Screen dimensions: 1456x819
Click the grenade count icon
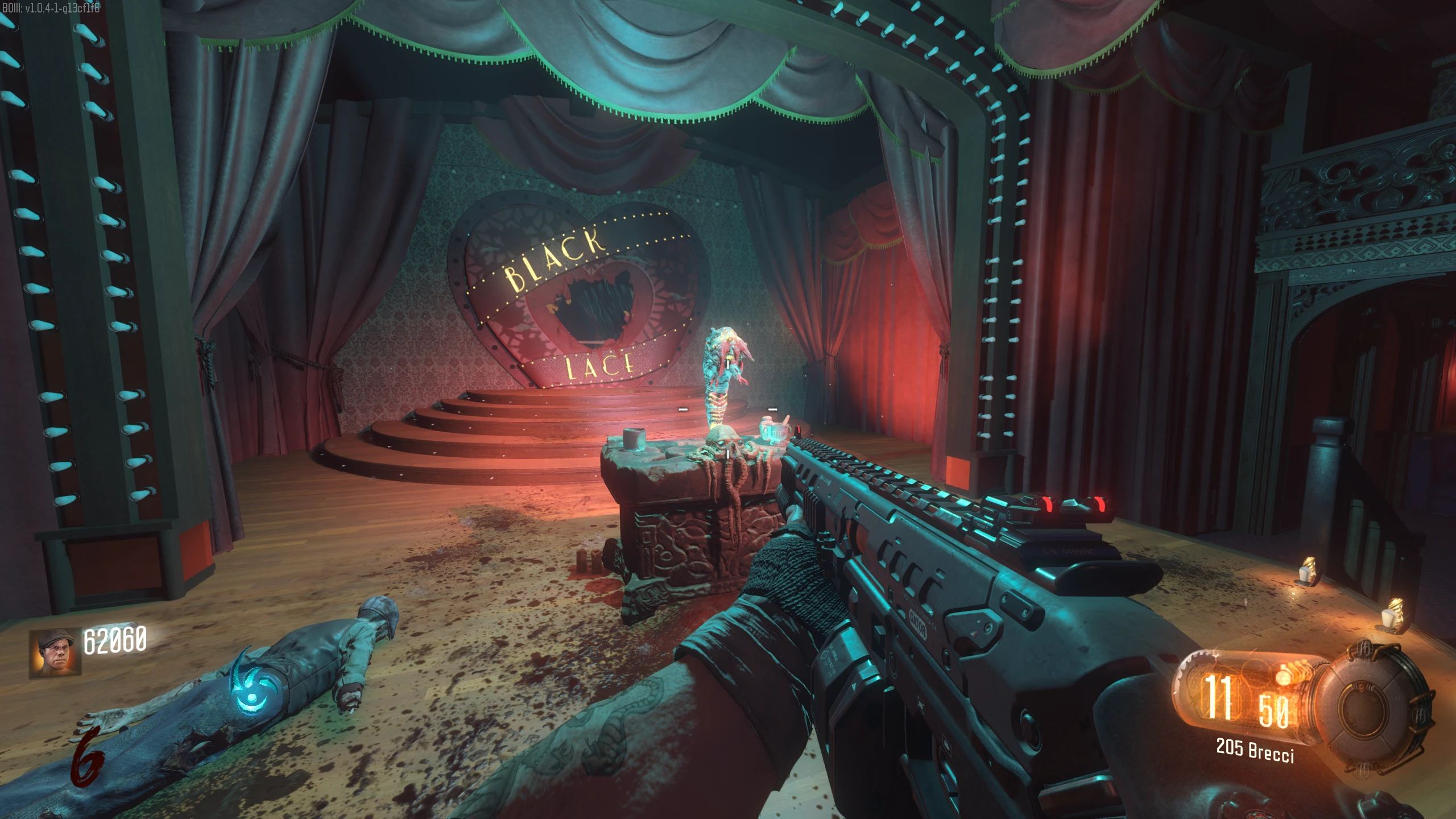[x=1284, y=675]
